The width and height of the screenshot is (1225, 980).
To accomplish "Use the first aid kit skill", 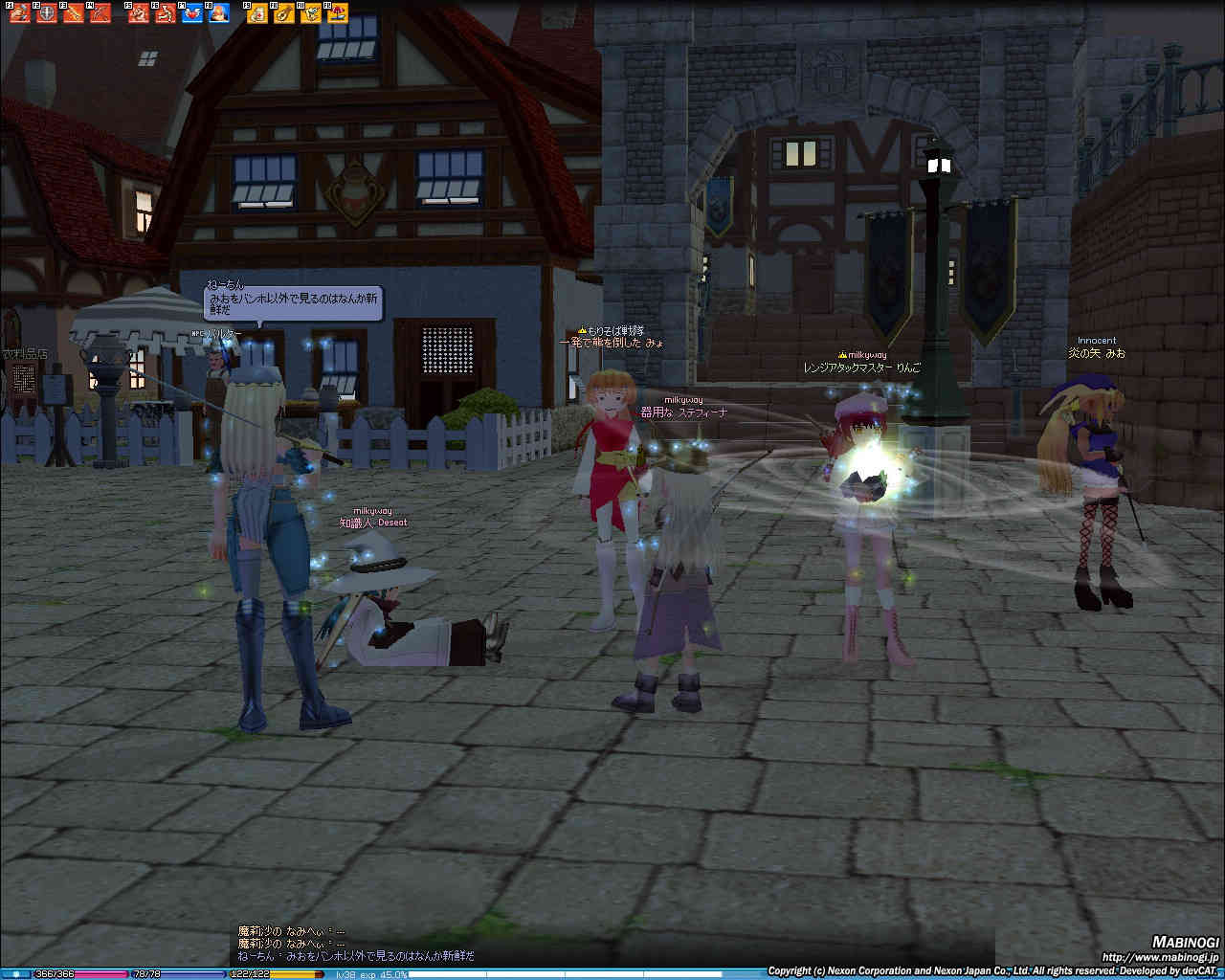I will (x=257, y=13).
